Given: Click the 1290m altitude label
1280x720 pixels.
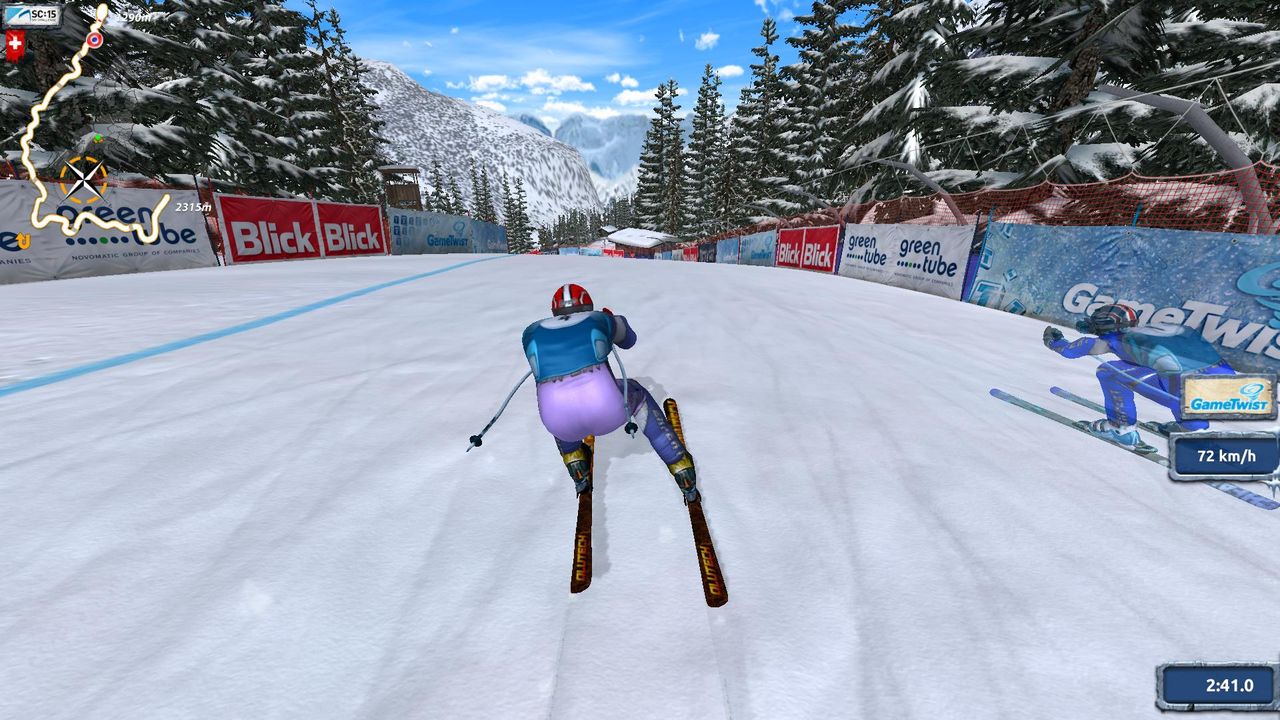Looking at the screenshot, I should (x=133, y=17).
